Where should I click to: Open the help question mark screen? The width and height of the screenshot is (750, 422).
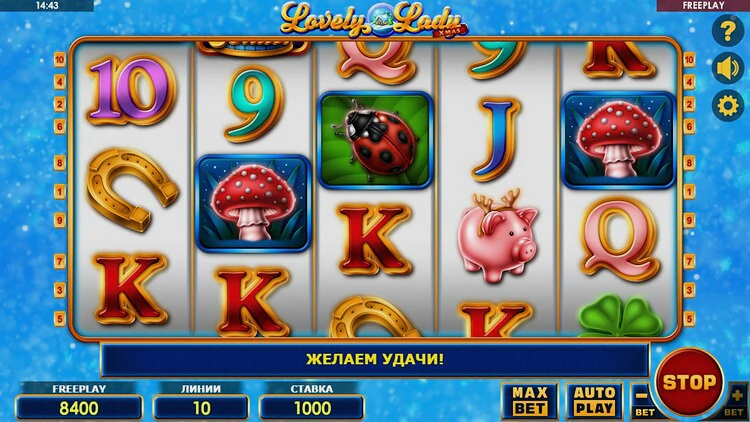(x=727, y=32)
